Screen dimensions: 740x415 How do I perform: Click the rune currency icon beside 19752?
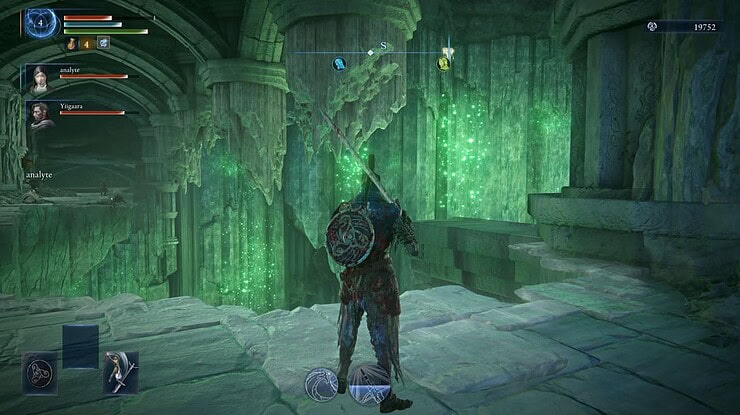click(x=651, y=27)
